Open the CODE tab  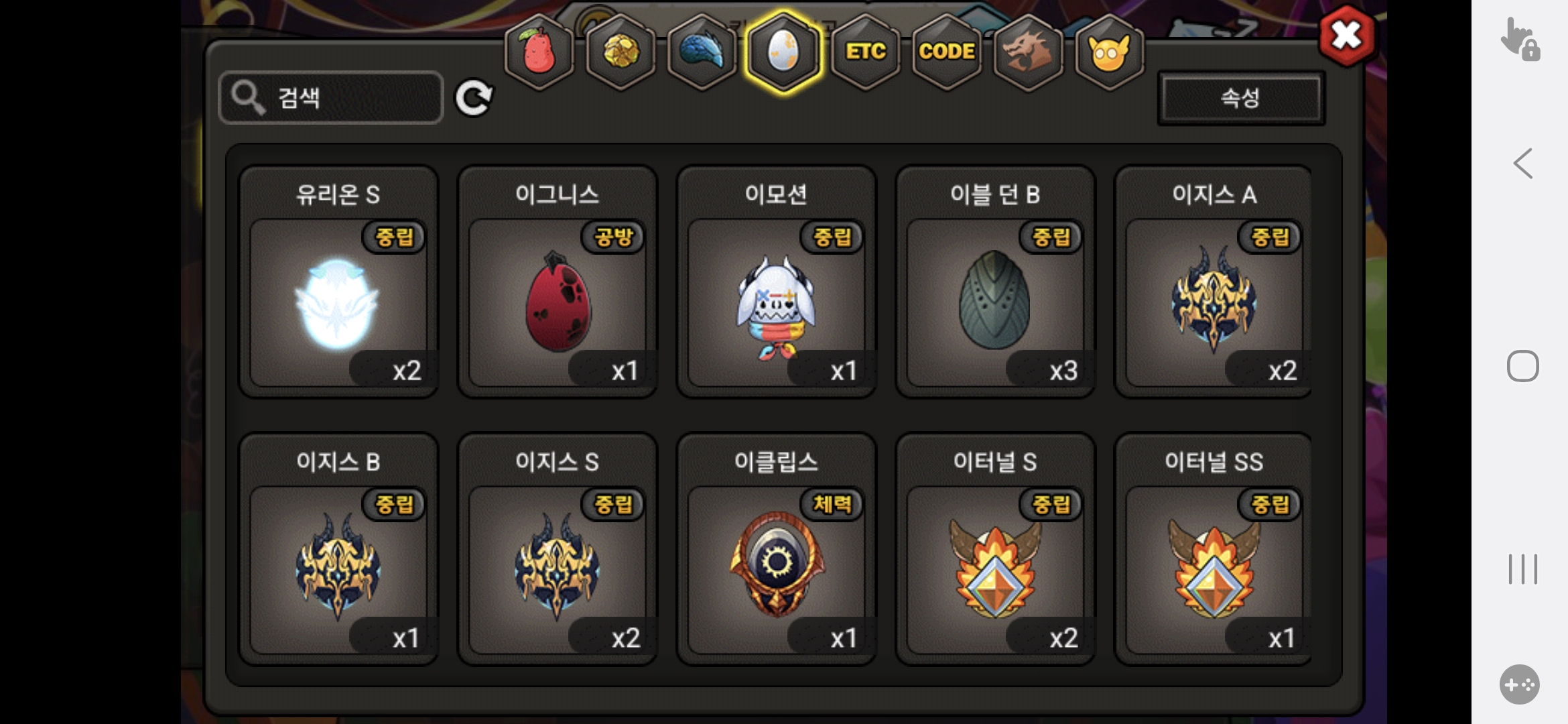coord(946,52)
